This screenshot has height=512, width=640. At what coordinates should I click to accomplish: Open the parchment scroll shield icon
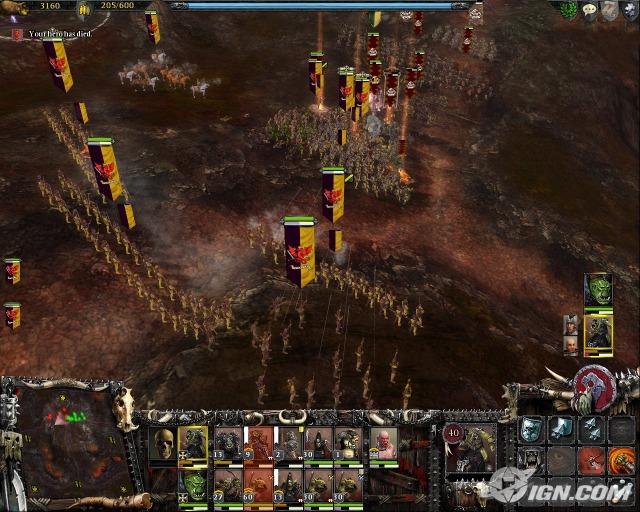tap(610, 10)
